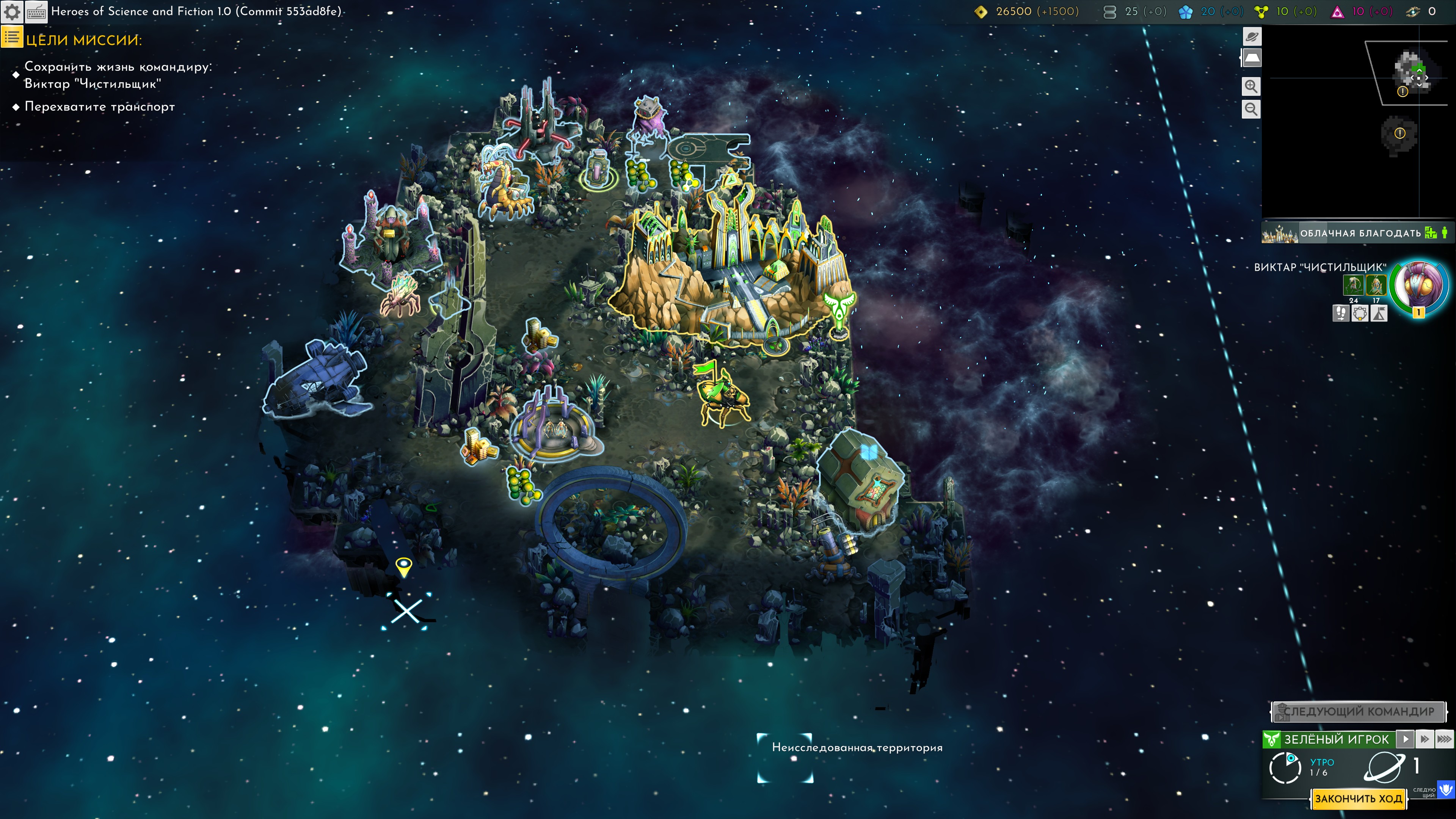Zoom in with the magnifier plus button
This screenshot has width=1456, height=819.
pos(1251,86)
